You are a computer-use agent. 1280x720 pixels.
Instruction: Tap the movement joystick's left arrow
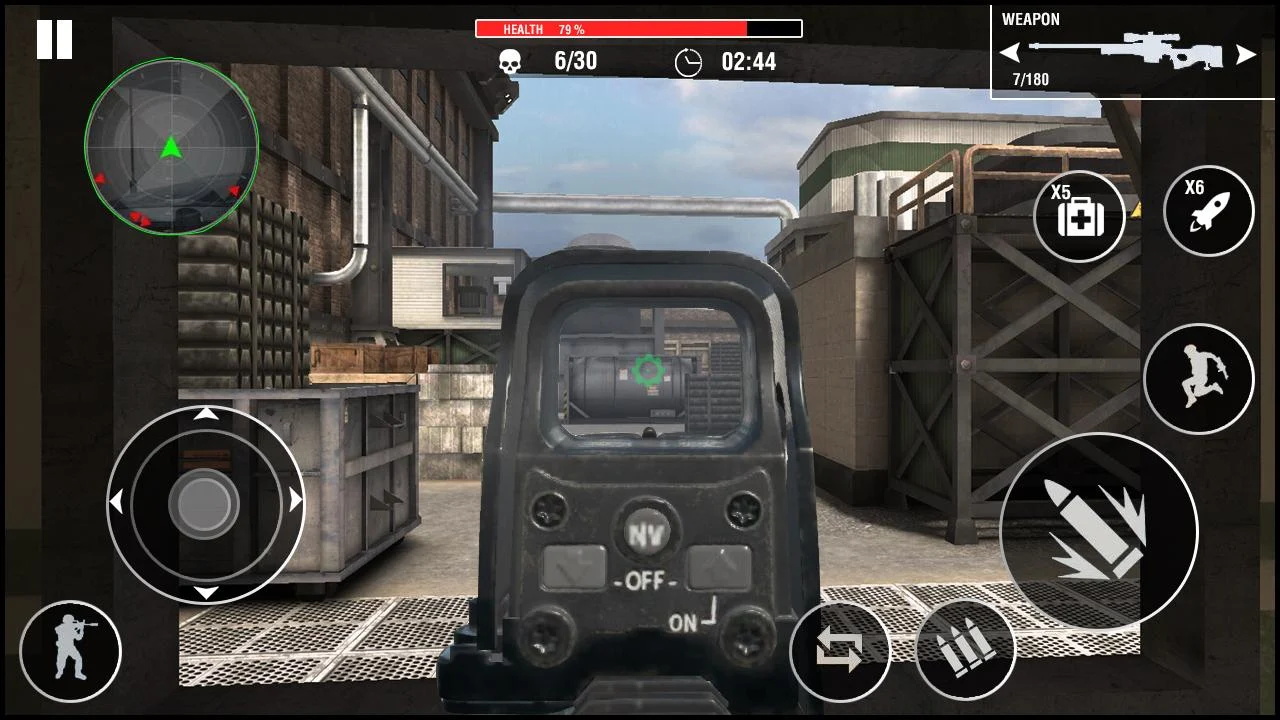[x=116, y=501]
